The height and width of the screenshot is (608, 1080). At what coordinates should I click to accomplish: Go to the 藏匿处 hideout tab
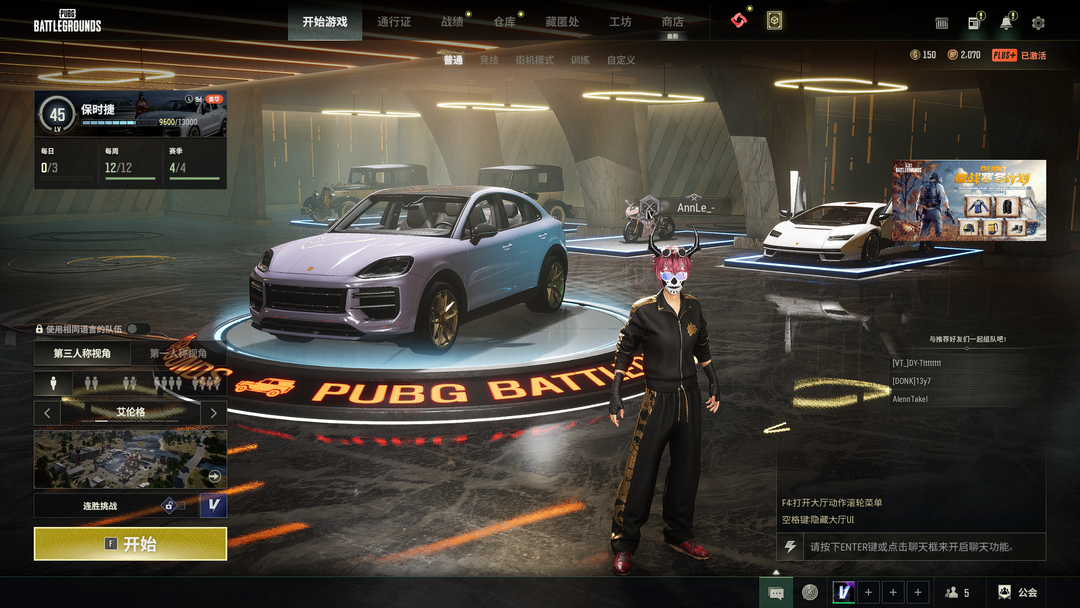click(x=562, y=22)
